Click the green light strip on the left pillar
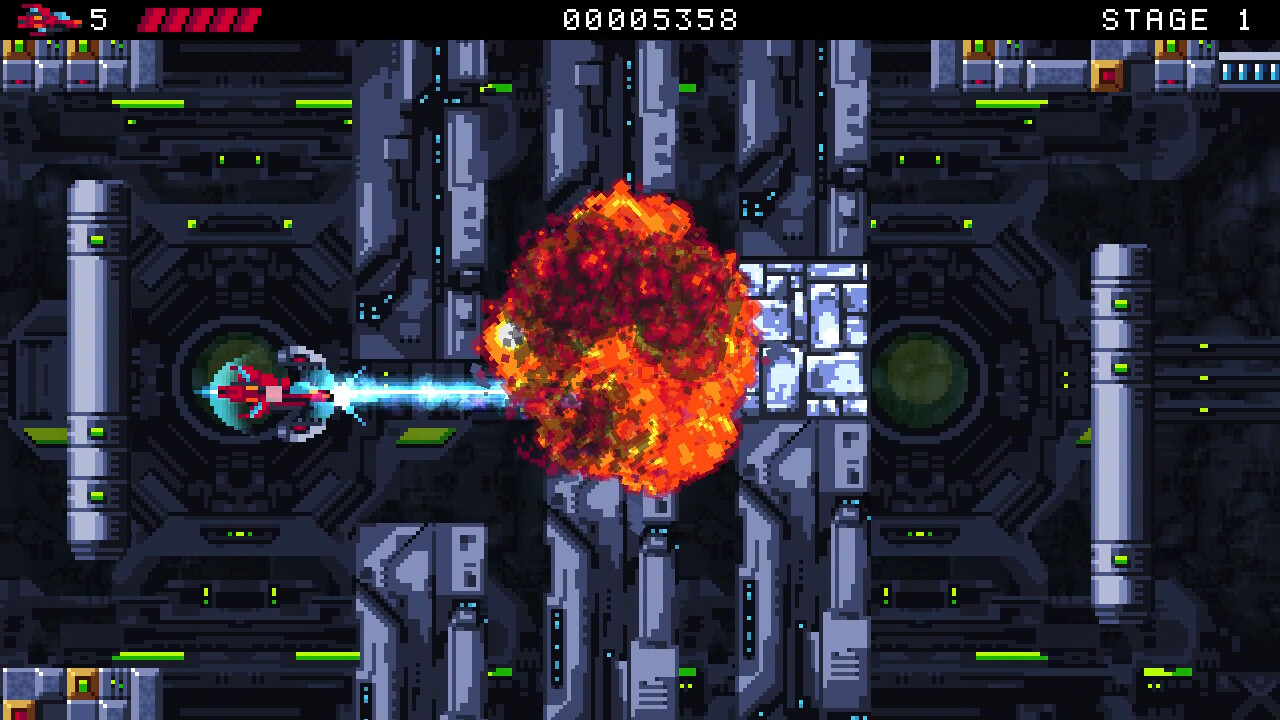This screenshot has height=720, width=1280. point(97,240)
